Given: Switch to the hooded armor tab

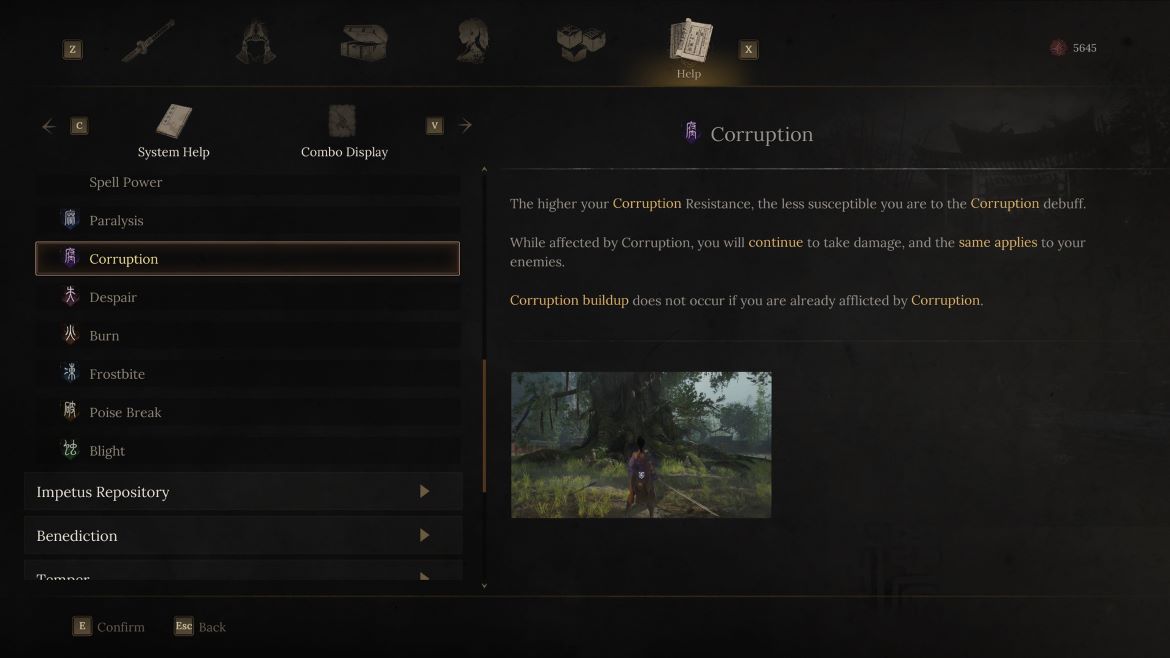Looking at the screenshot, I should [256, 42].
